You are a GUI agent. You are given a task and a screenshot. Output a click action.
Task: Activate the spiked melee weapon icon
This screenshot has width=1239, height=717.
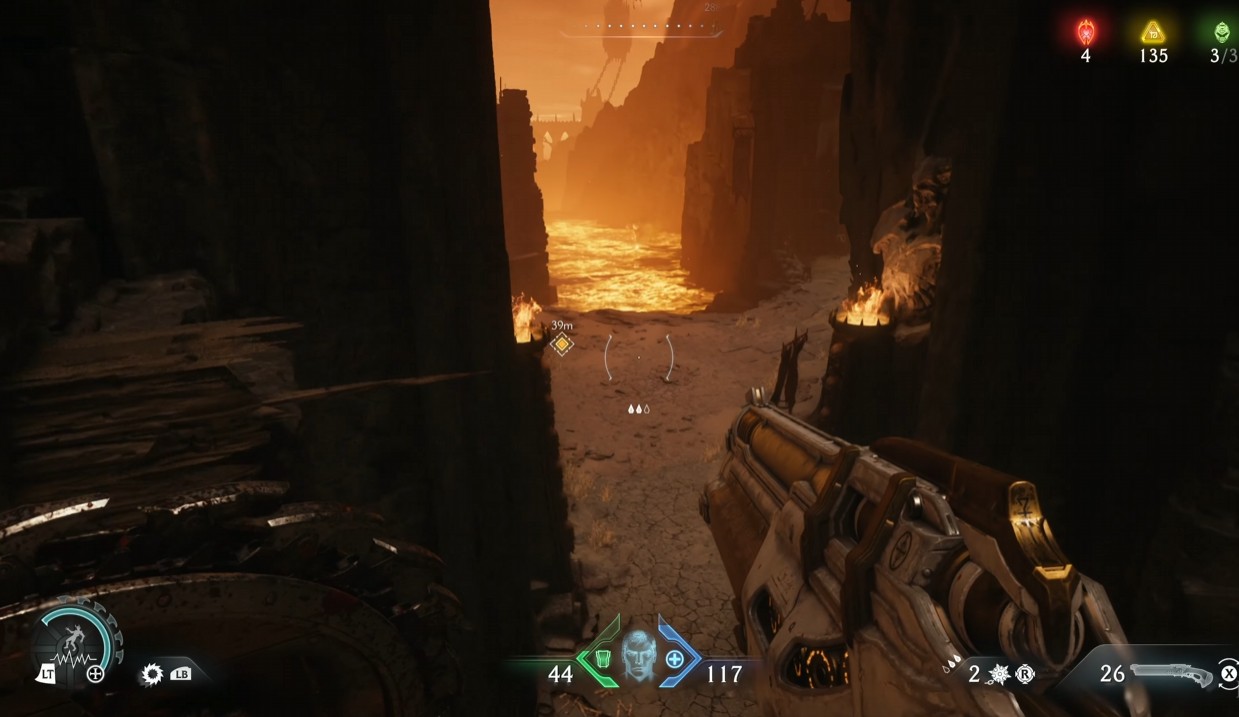[998, 674]
